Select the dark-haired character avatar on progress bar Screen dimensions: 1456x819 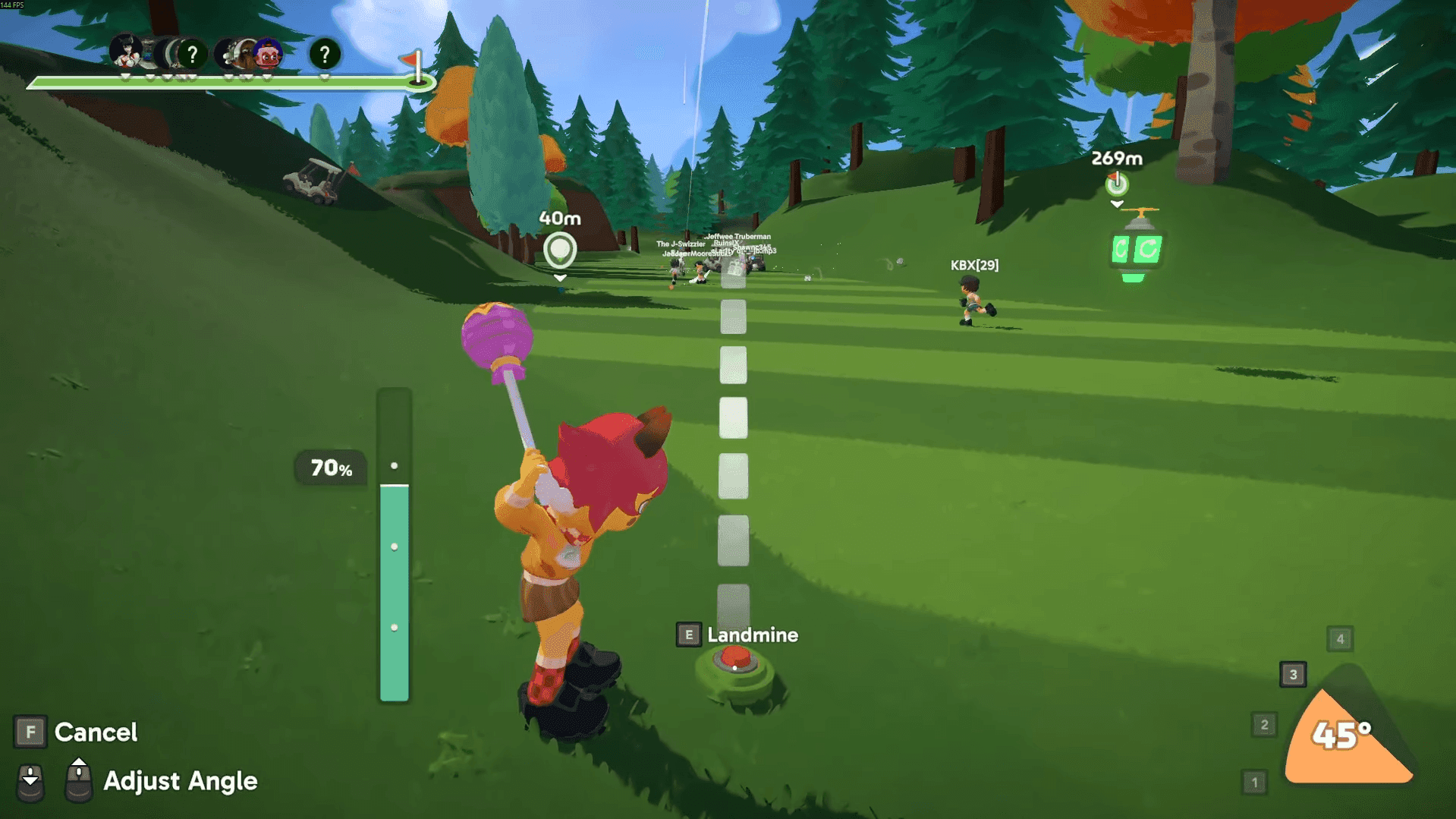pos(126,52)
